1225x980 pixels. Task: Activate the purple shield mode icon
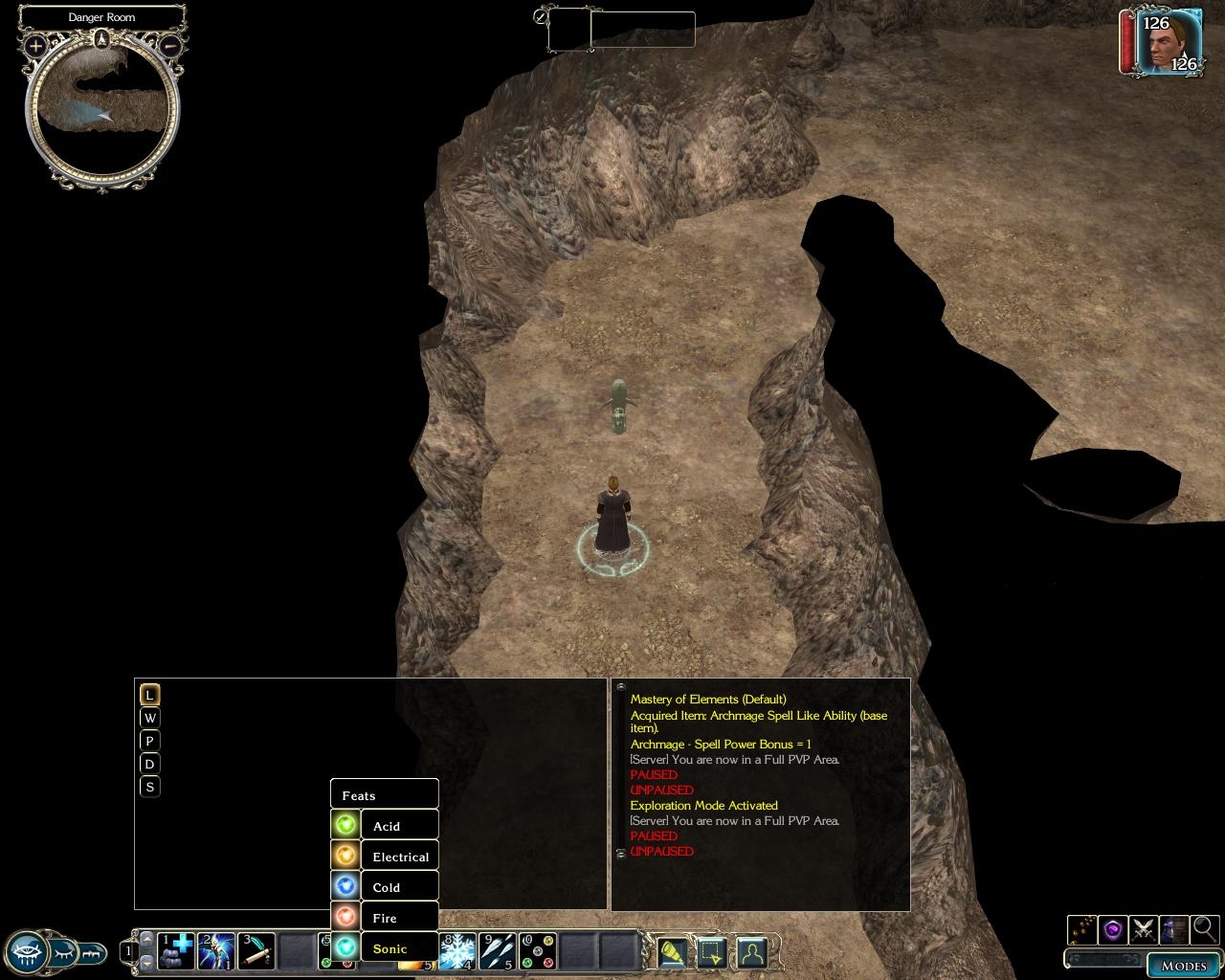coord(1112,928)
